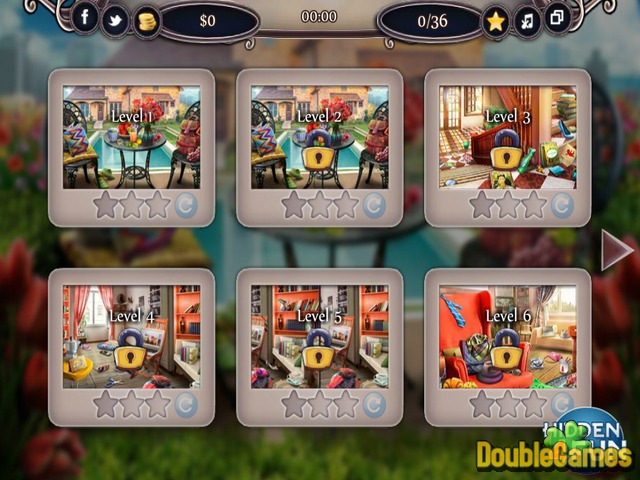Toggle fullscreen with the overlapping squares icon
Screen dimensions: 640x480
556,19
